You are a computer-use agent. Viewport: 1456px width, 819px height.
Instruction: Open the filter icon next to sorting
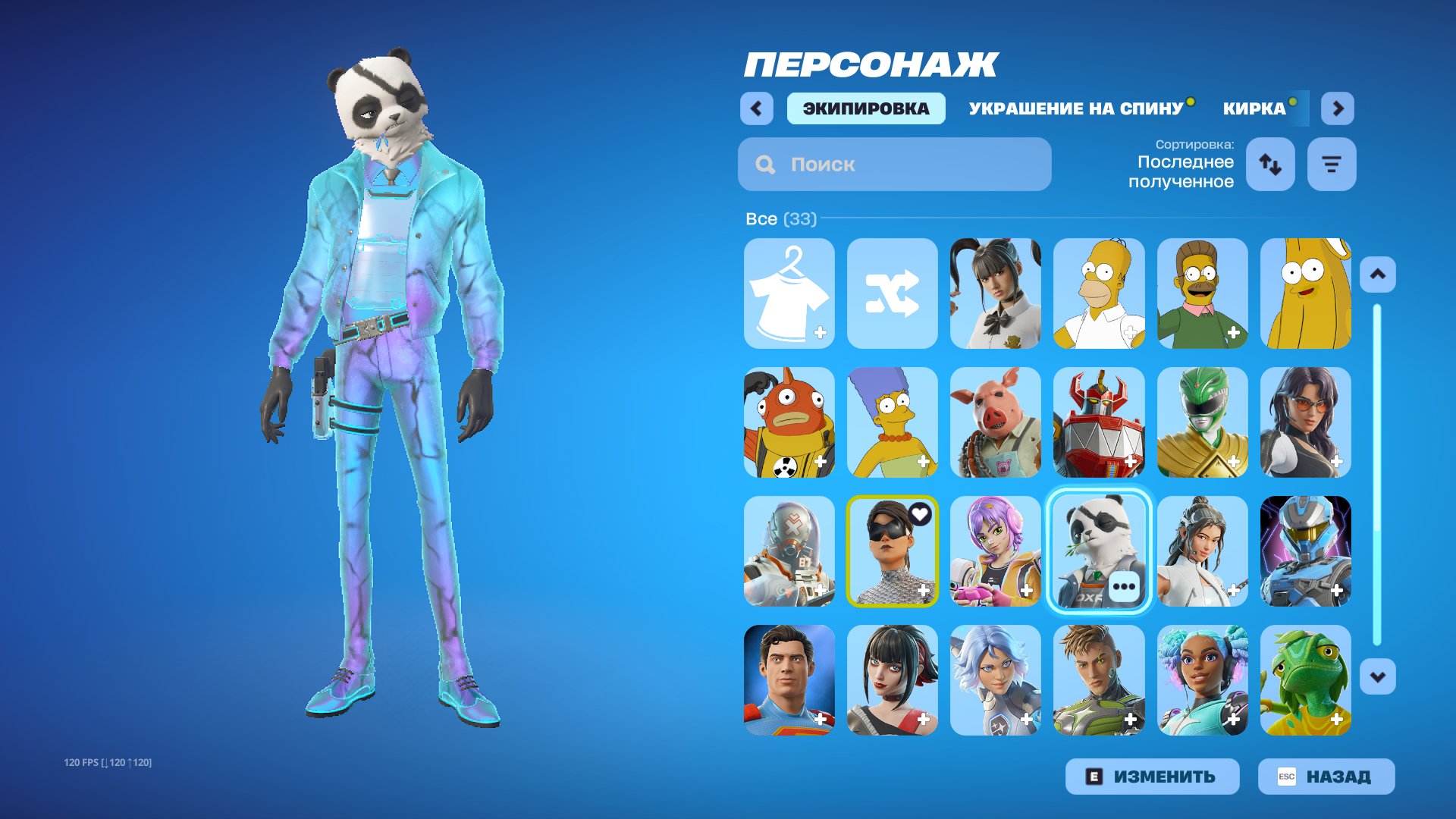[x=1332, y=164]
